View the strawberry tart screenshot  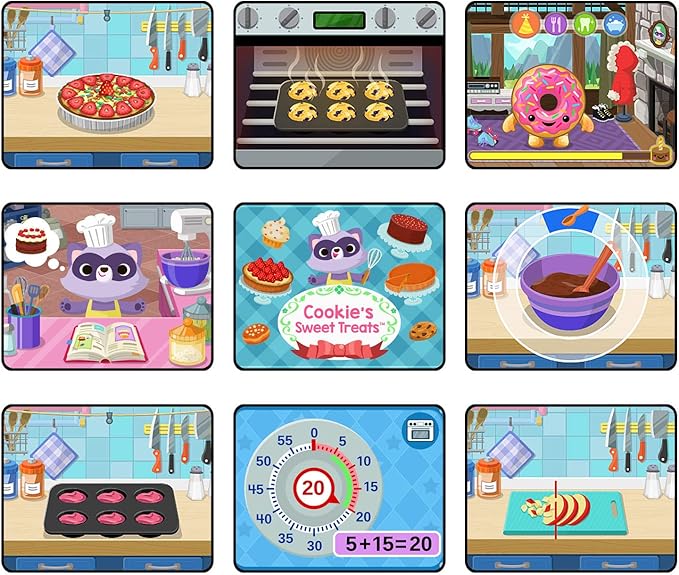click(107, 85)
